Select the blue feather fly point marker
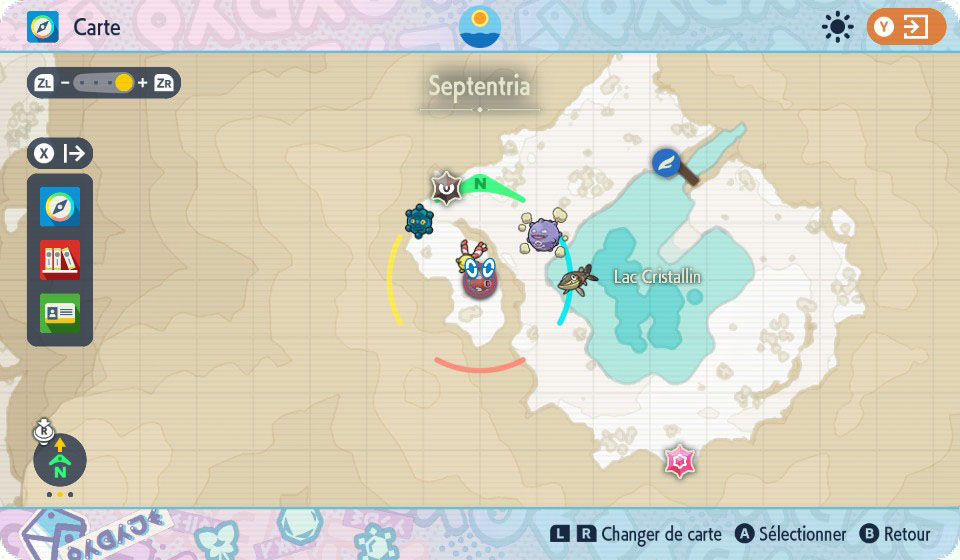The image size is (960, 560). (x=667, y=162)
